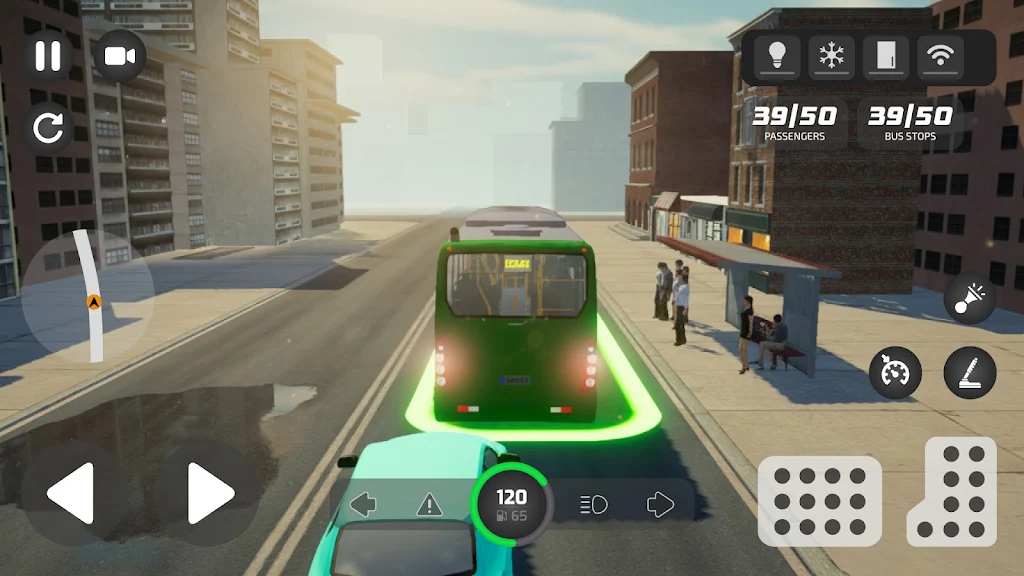Turn on the hazard warning lights
The width and height of the screenshot is (1024, 576).
click(x=429, y=504)
